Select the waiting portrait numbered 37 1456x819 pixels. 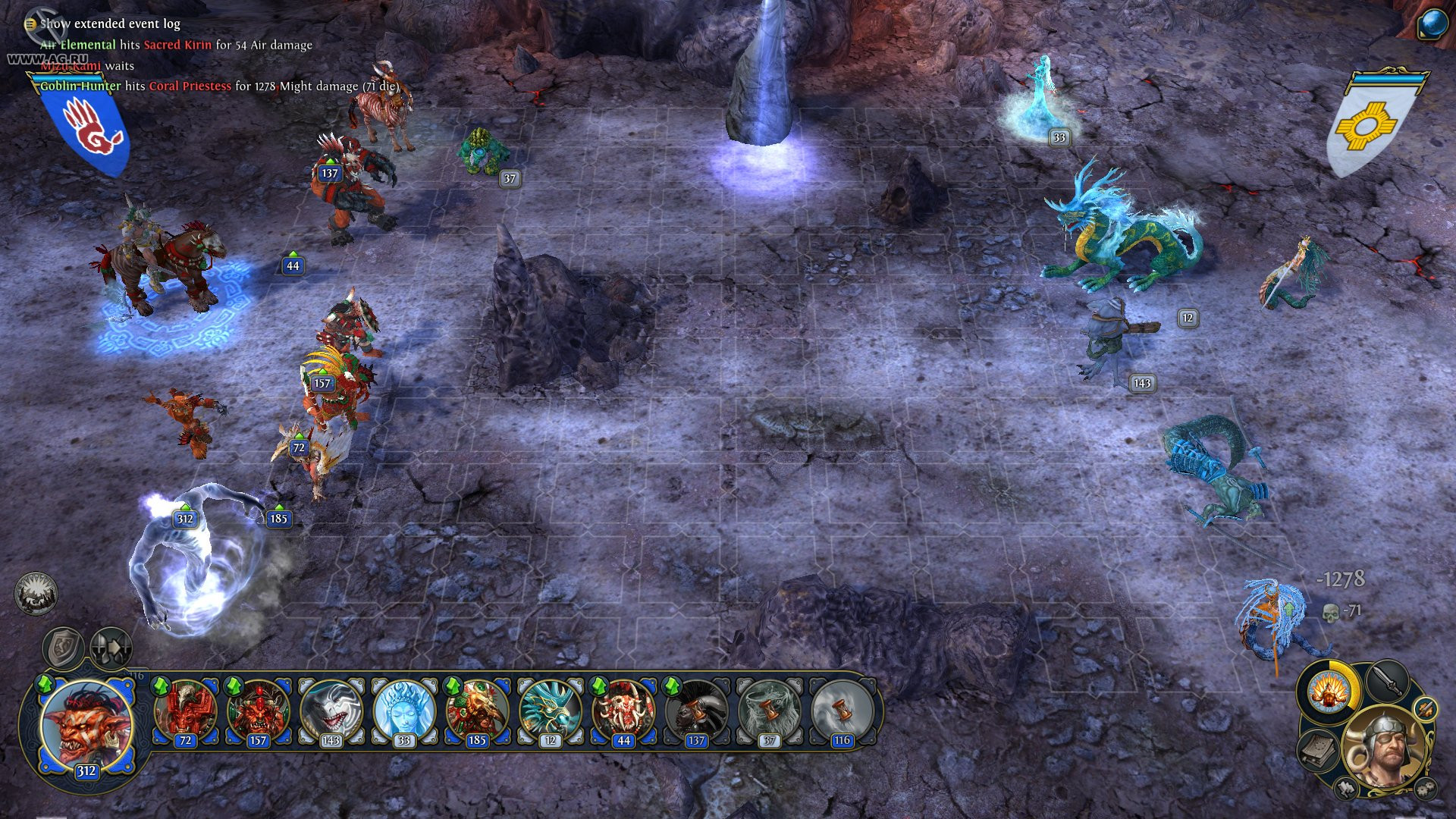click(x=768, y=712)
